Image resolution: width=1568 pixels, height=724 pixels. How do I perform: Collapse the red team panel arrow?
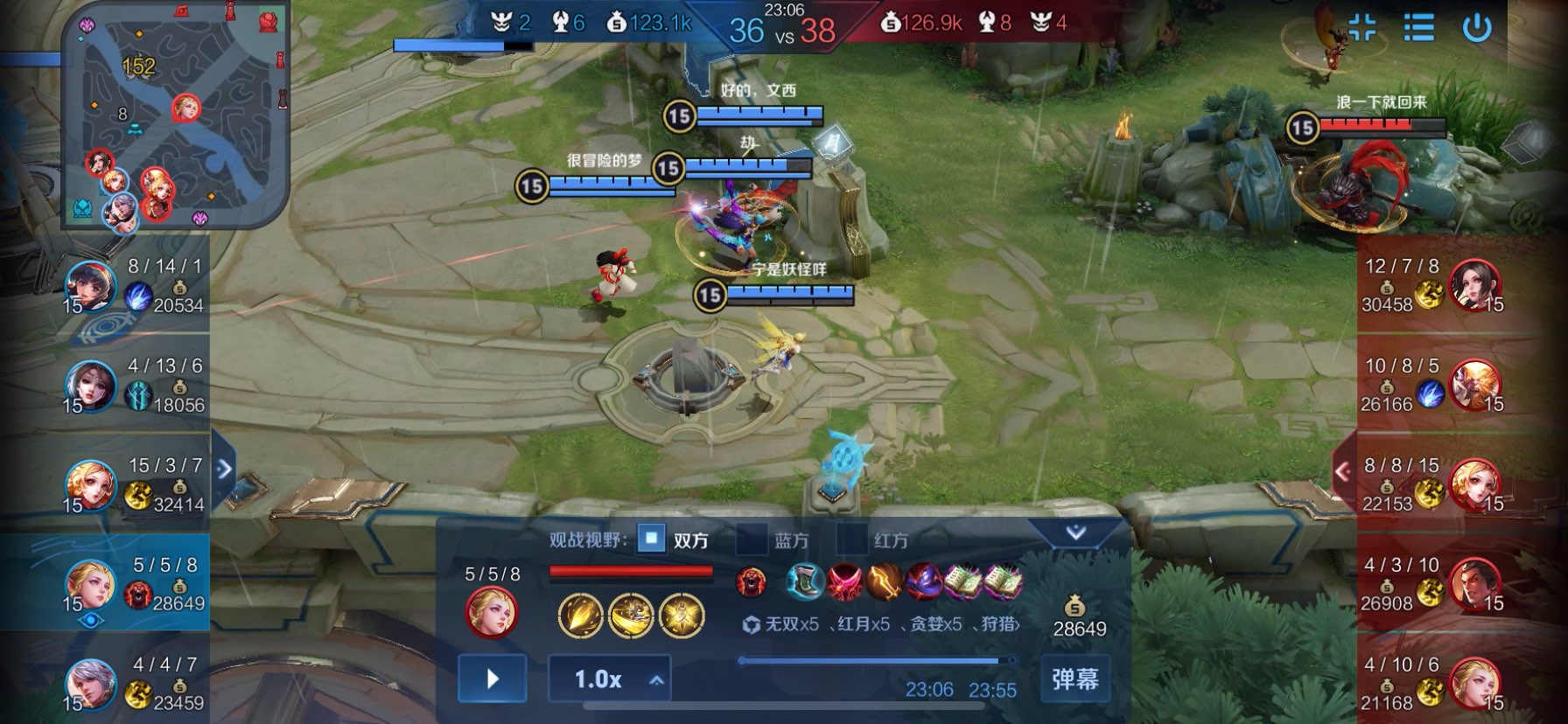click(1343, 471)
